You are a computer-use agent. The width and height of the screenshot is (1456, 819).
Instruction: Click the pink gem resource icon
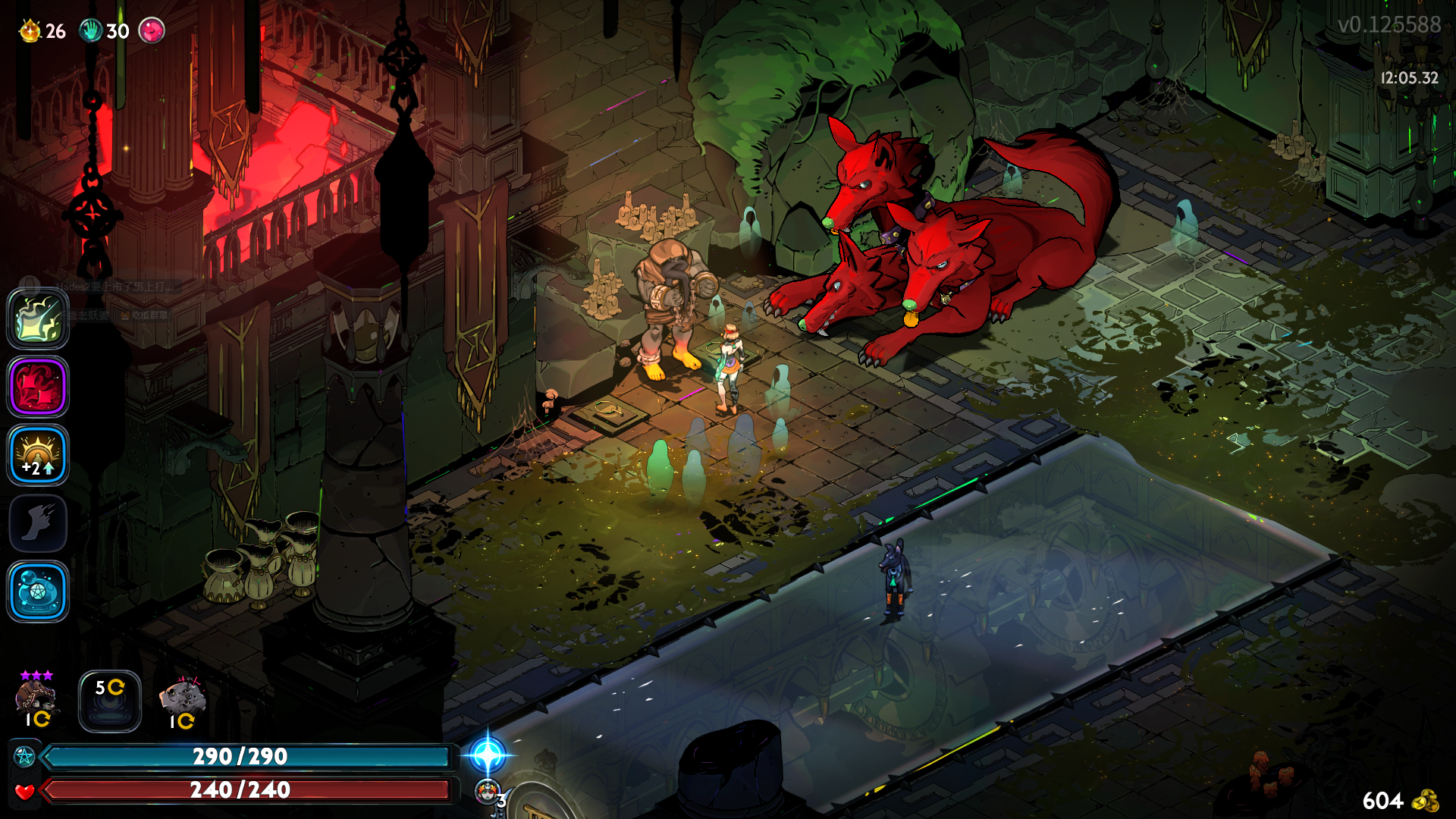point(152,30)
